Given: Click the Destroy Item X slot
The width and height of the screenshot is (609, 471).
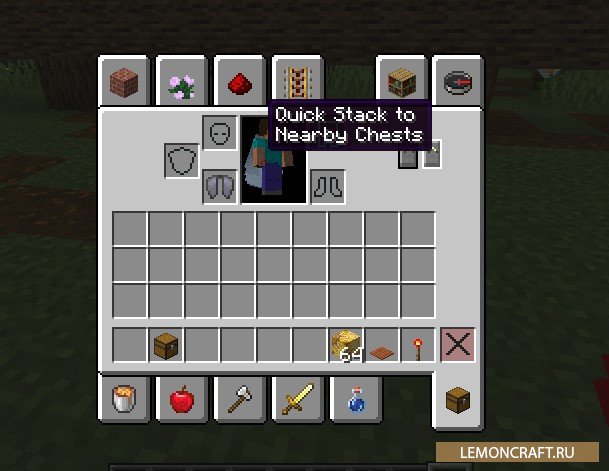Looking at the screenshot, I should tap(457, 346).
